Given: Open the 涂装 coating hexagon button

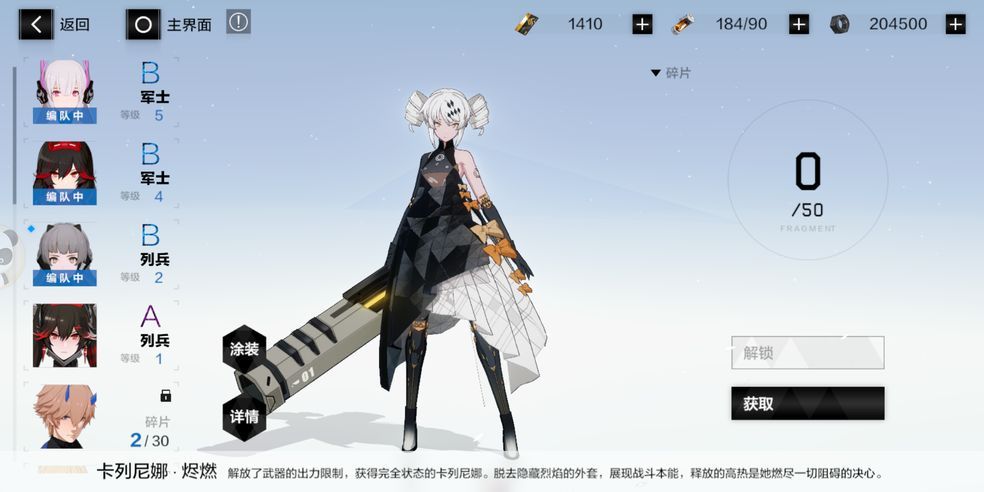Looking at the screenshot, I should pos(245,349).
